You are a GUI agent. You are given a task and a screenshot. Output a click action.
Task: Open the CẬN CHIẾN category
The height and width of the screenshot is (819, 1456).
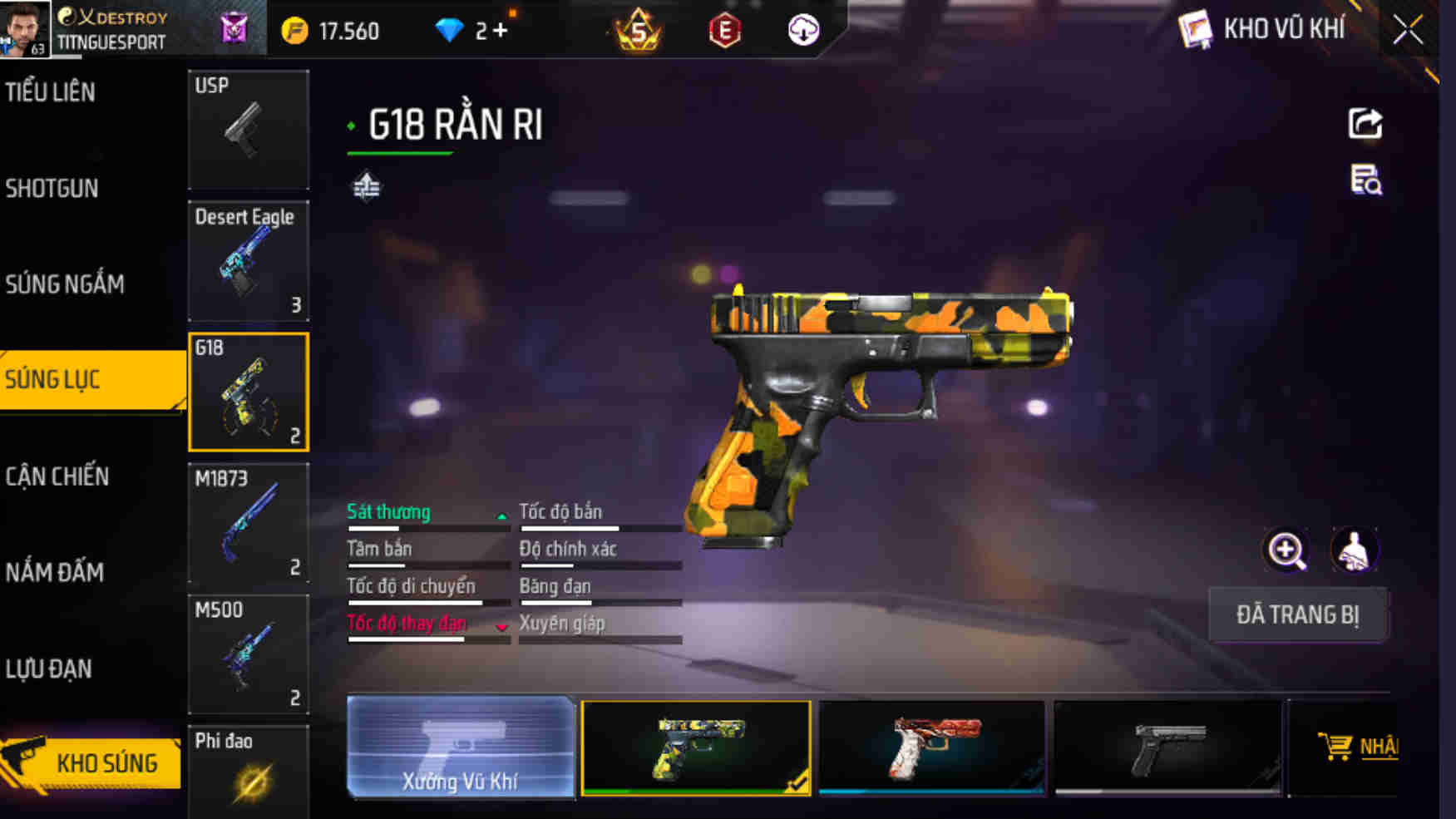[x=56, y=476]
